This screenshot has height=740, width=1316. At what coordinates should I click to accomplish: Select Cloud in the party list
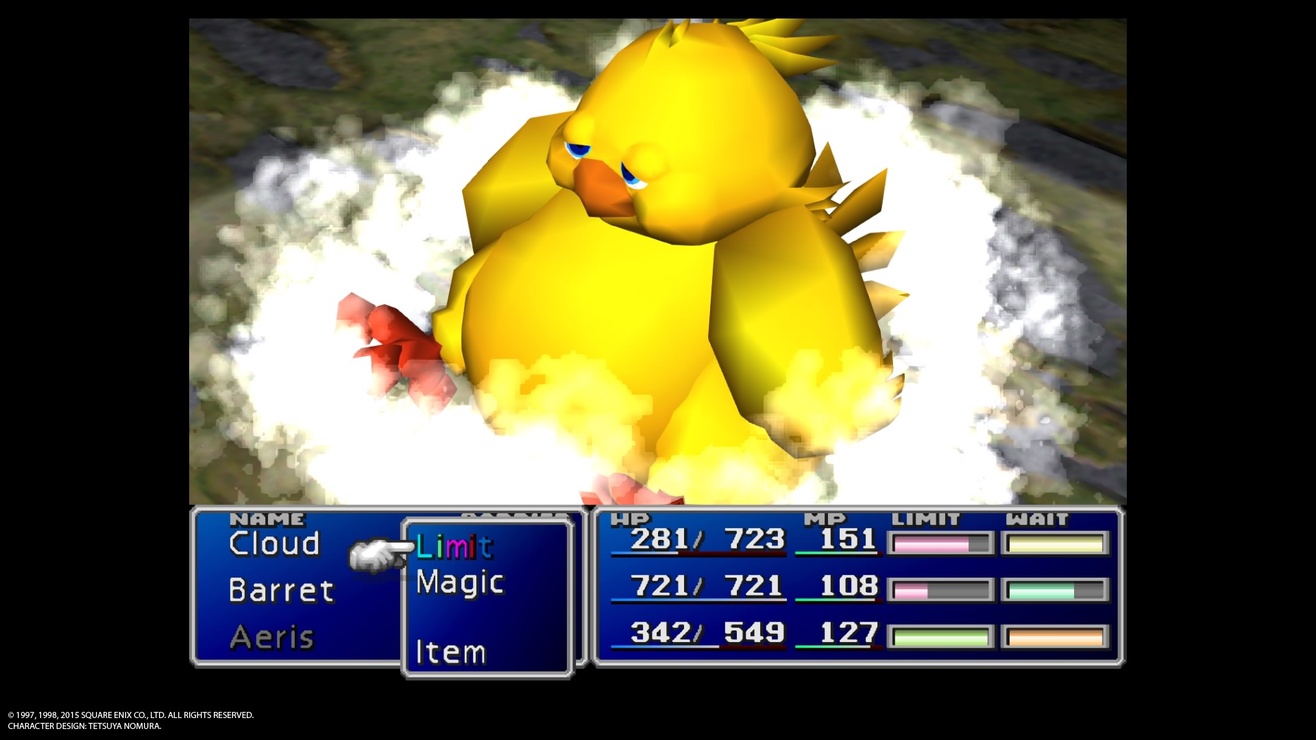(x=274, y=544)
